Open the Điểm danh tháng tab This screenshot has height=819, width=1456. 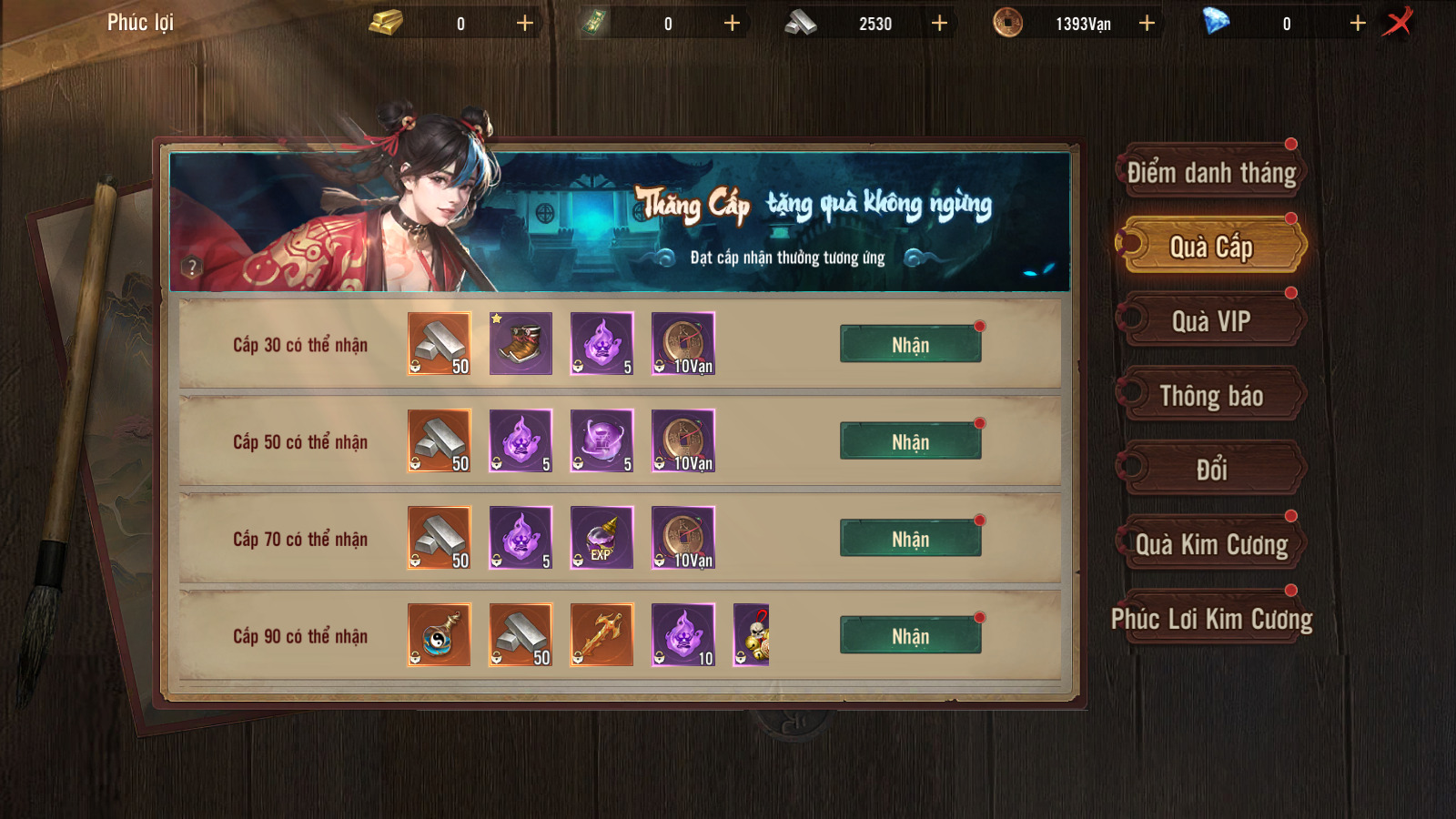1211,173
